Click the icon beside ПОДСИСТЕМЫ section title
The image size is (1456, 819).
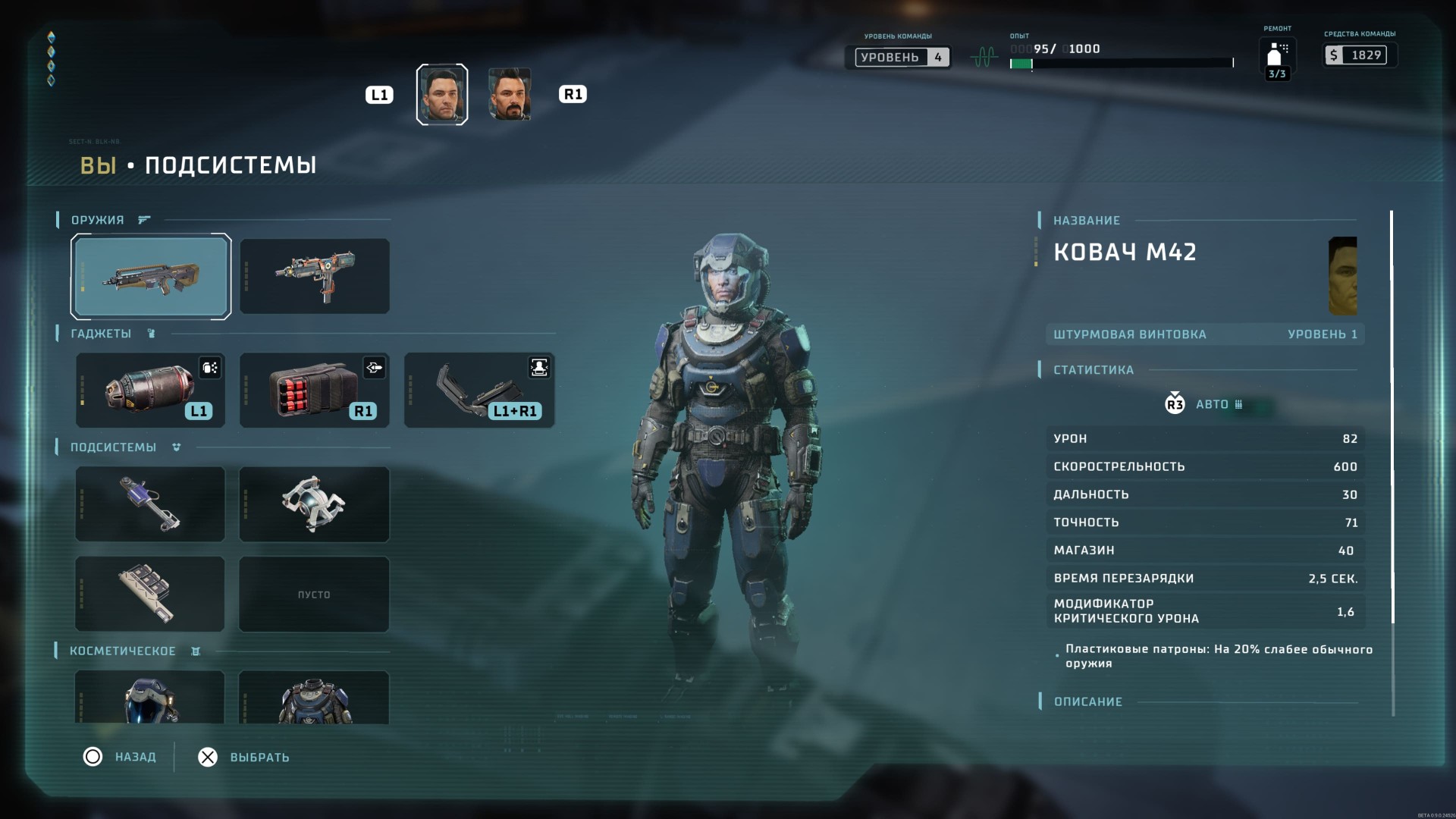(175, 447)
